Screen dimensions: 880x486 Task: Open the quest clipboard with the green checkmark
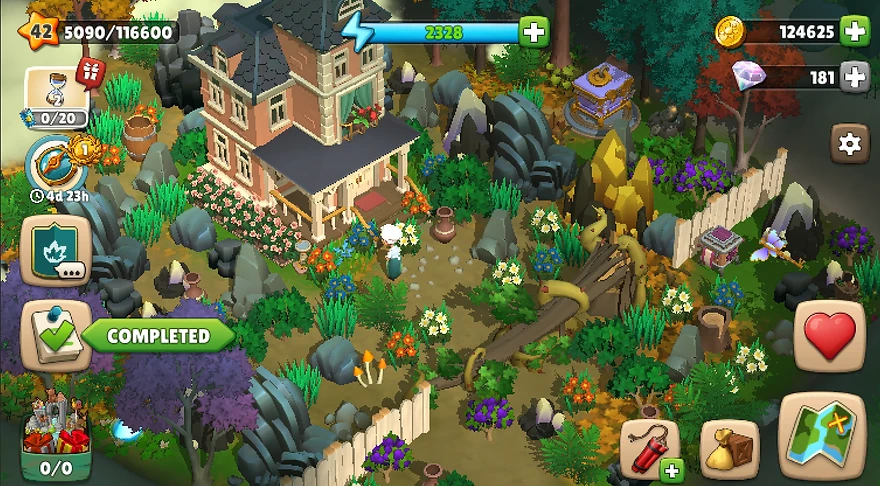tap(56, 336)
